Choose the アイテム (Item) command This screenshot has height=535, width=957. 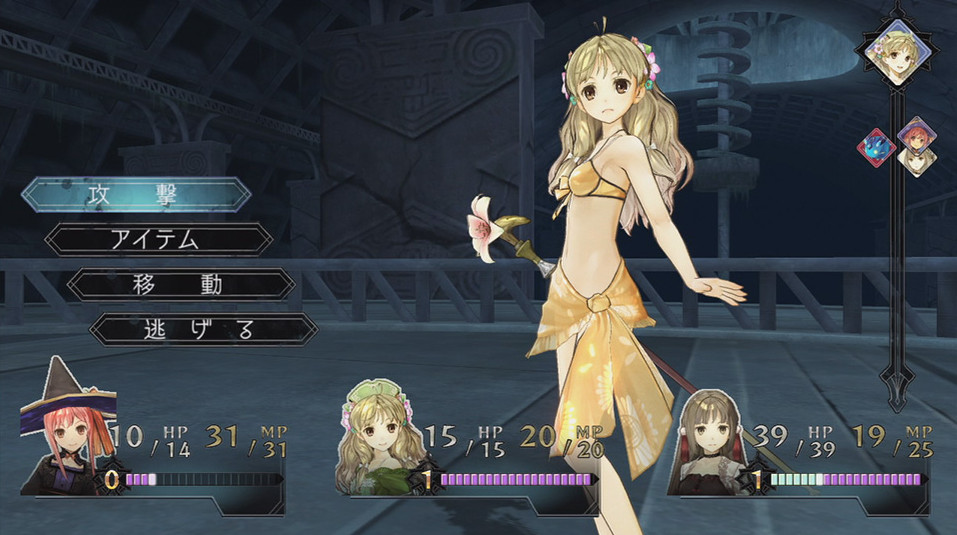[x=160, y=239]
